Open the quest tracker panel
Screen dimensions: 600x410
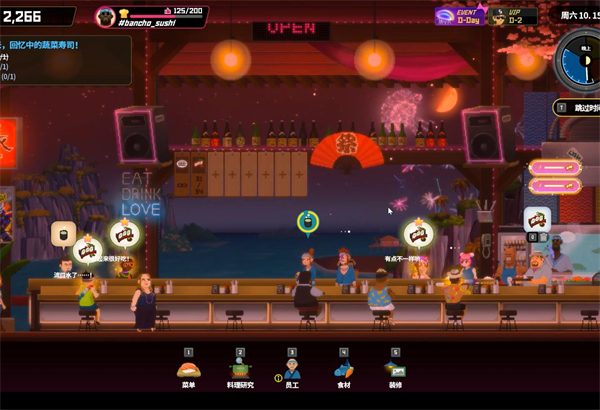(65, 60)
